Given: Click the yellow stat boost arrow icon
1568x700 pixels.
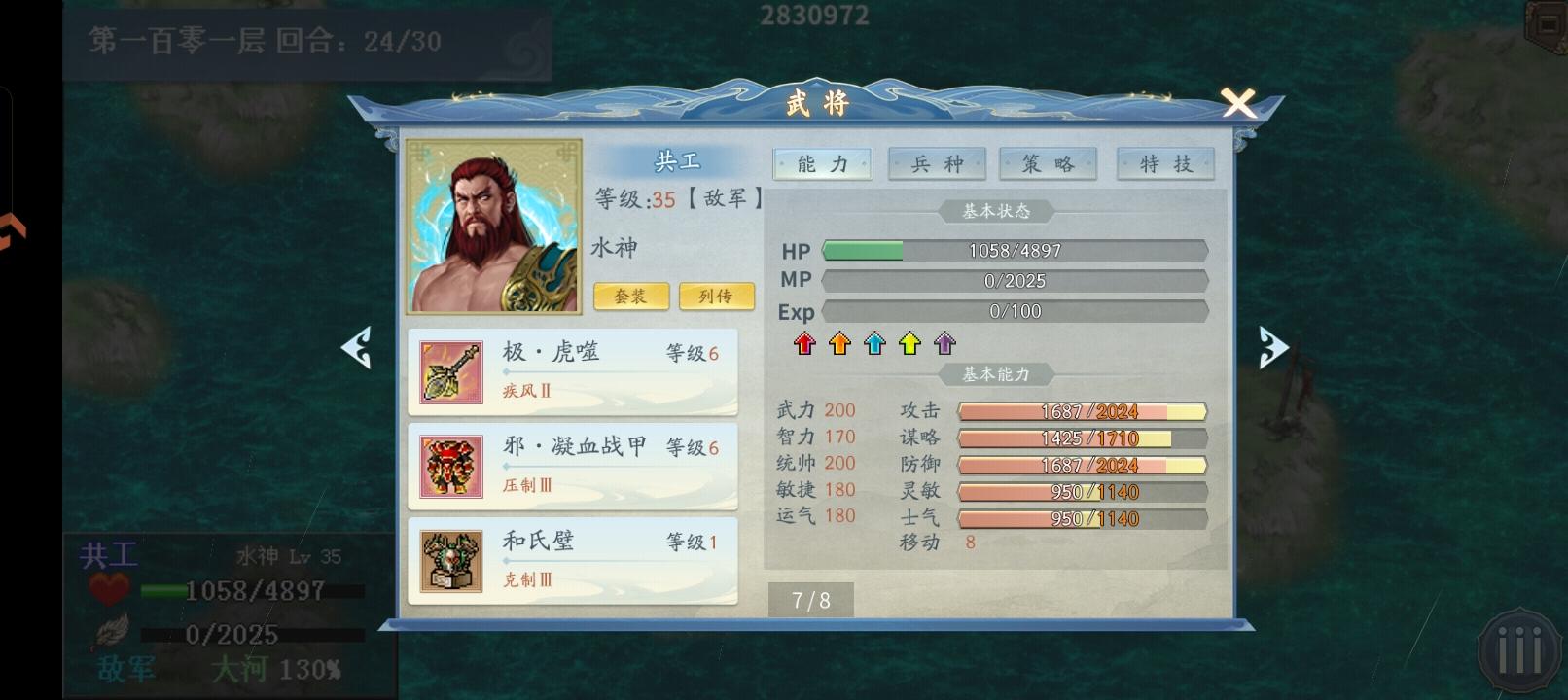Looking at the screenshot, I should coord(909,343).
